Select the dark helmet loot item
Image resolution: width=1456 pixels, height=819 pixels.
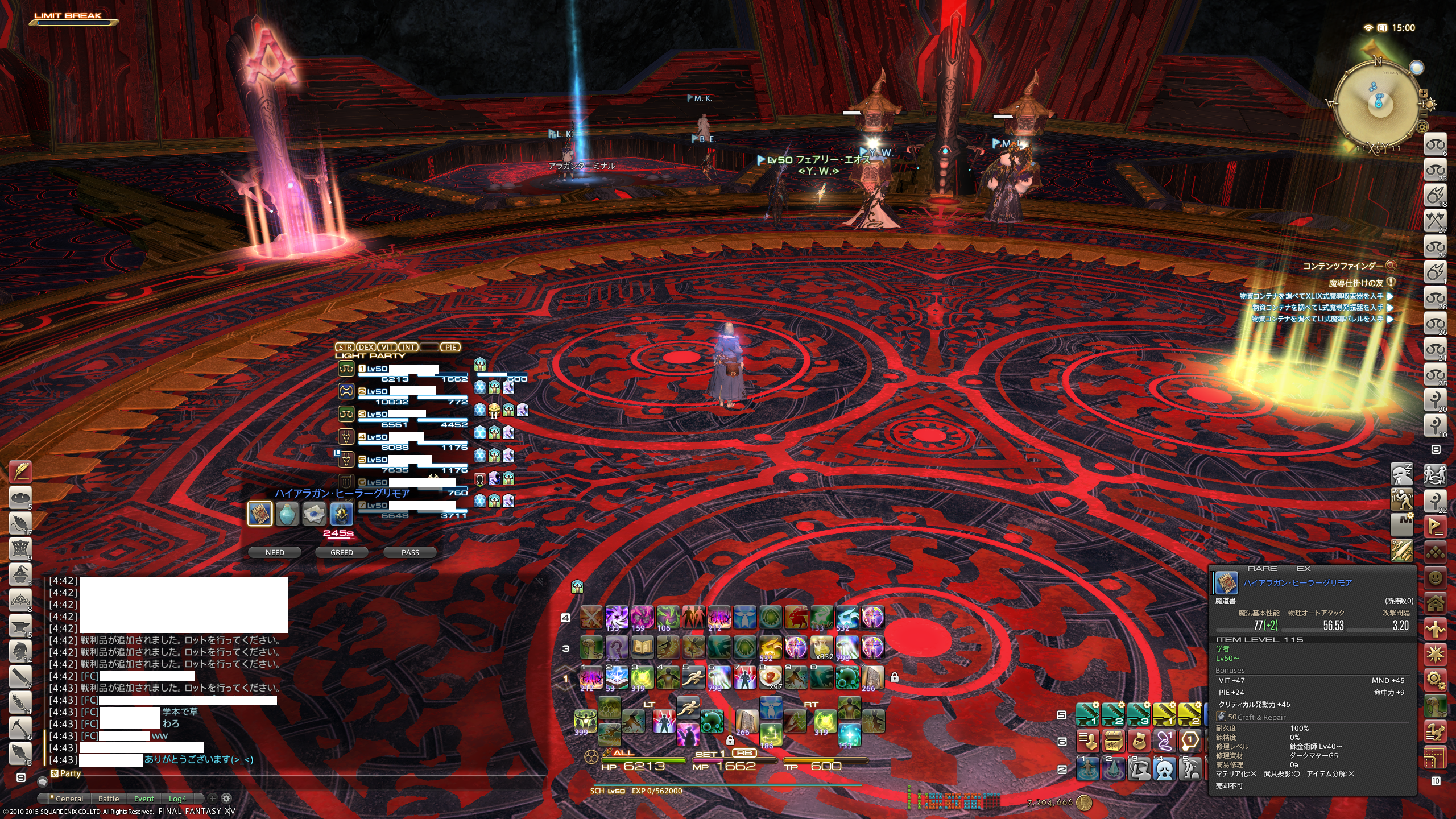[x=342, y=514]
